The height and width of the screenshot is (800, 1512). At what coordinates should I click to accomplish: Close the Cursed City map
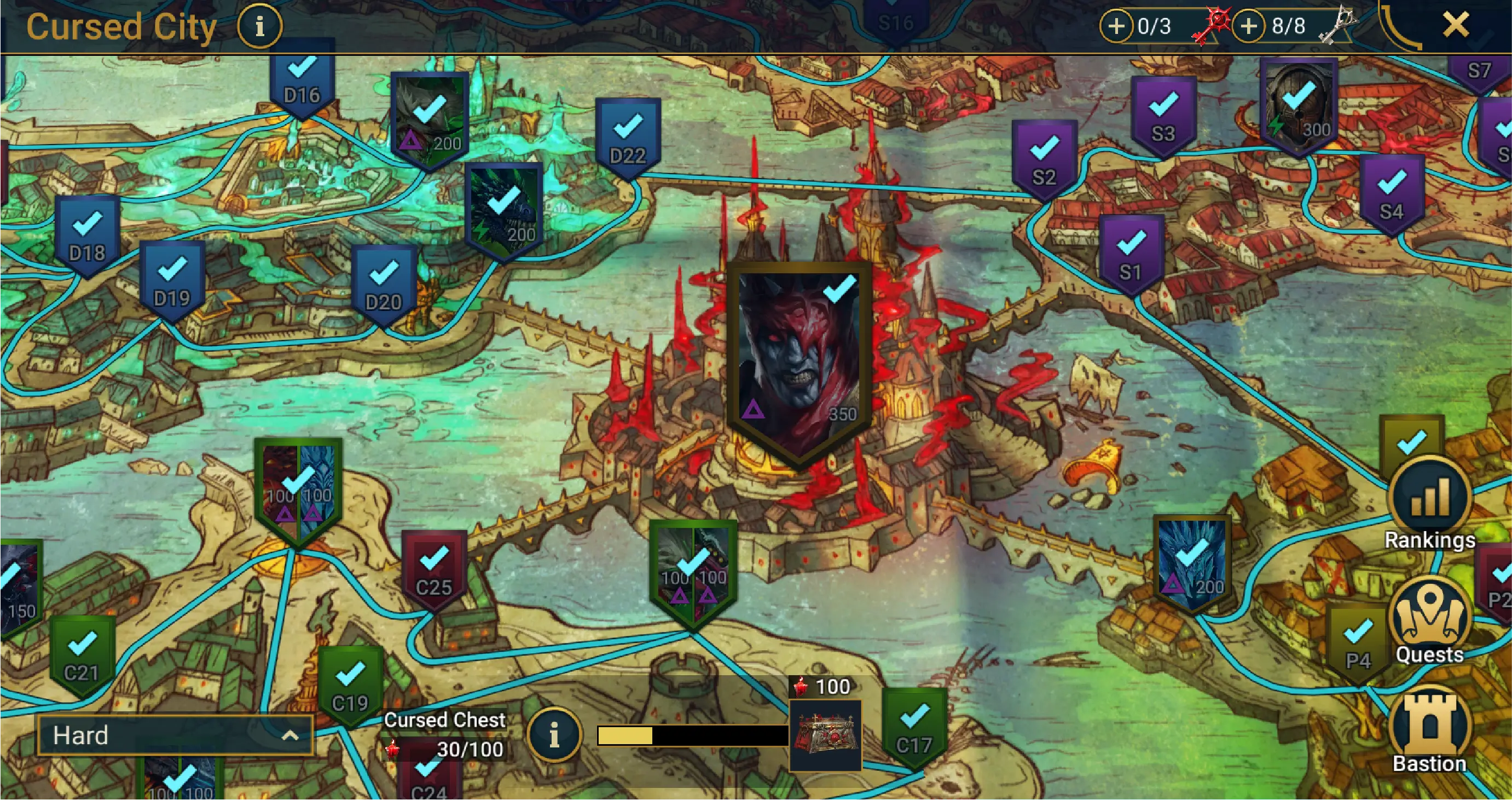1456,25
